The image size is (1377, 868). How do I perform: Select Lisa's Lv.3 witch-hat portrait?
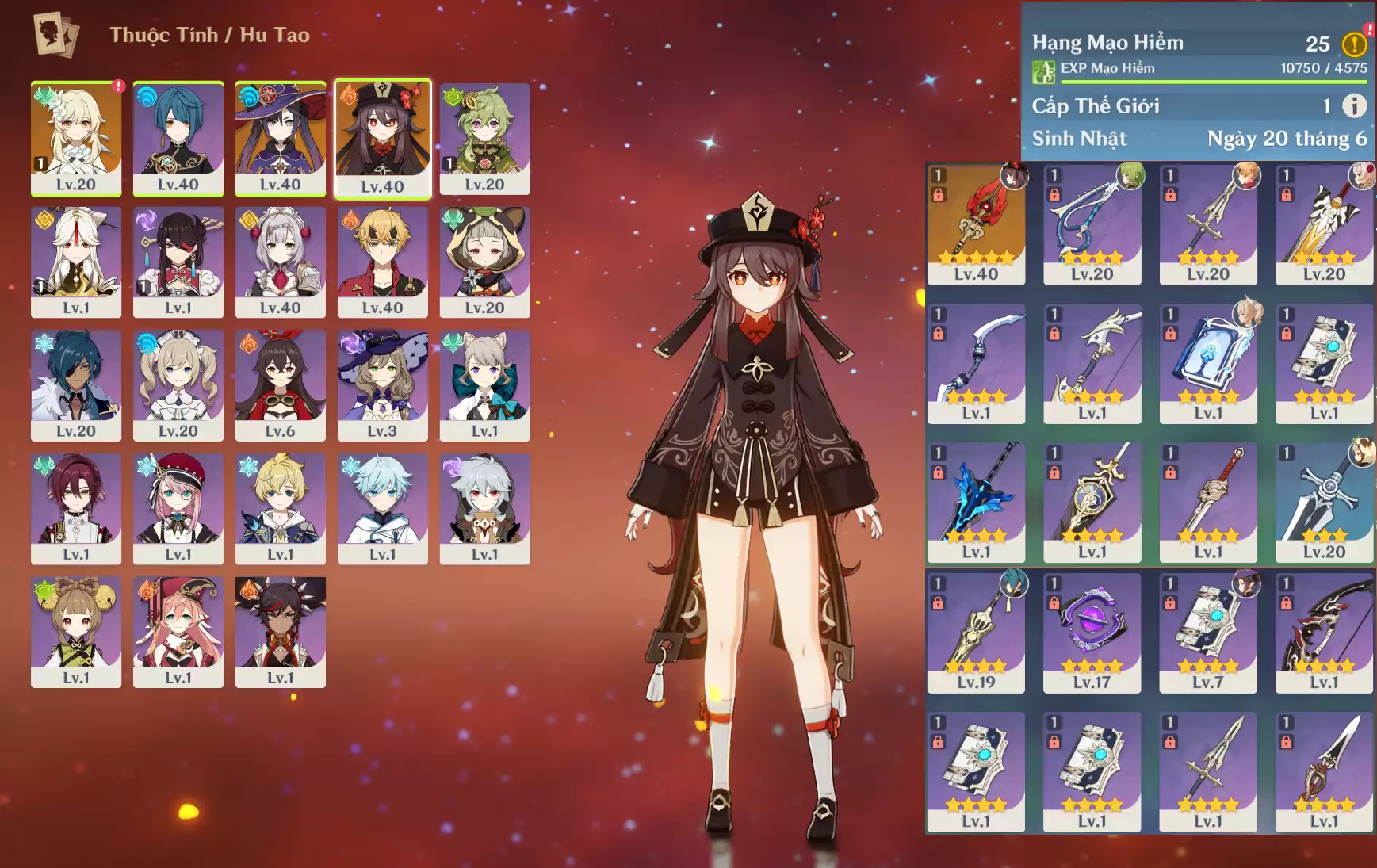click(x=382, y=385)
